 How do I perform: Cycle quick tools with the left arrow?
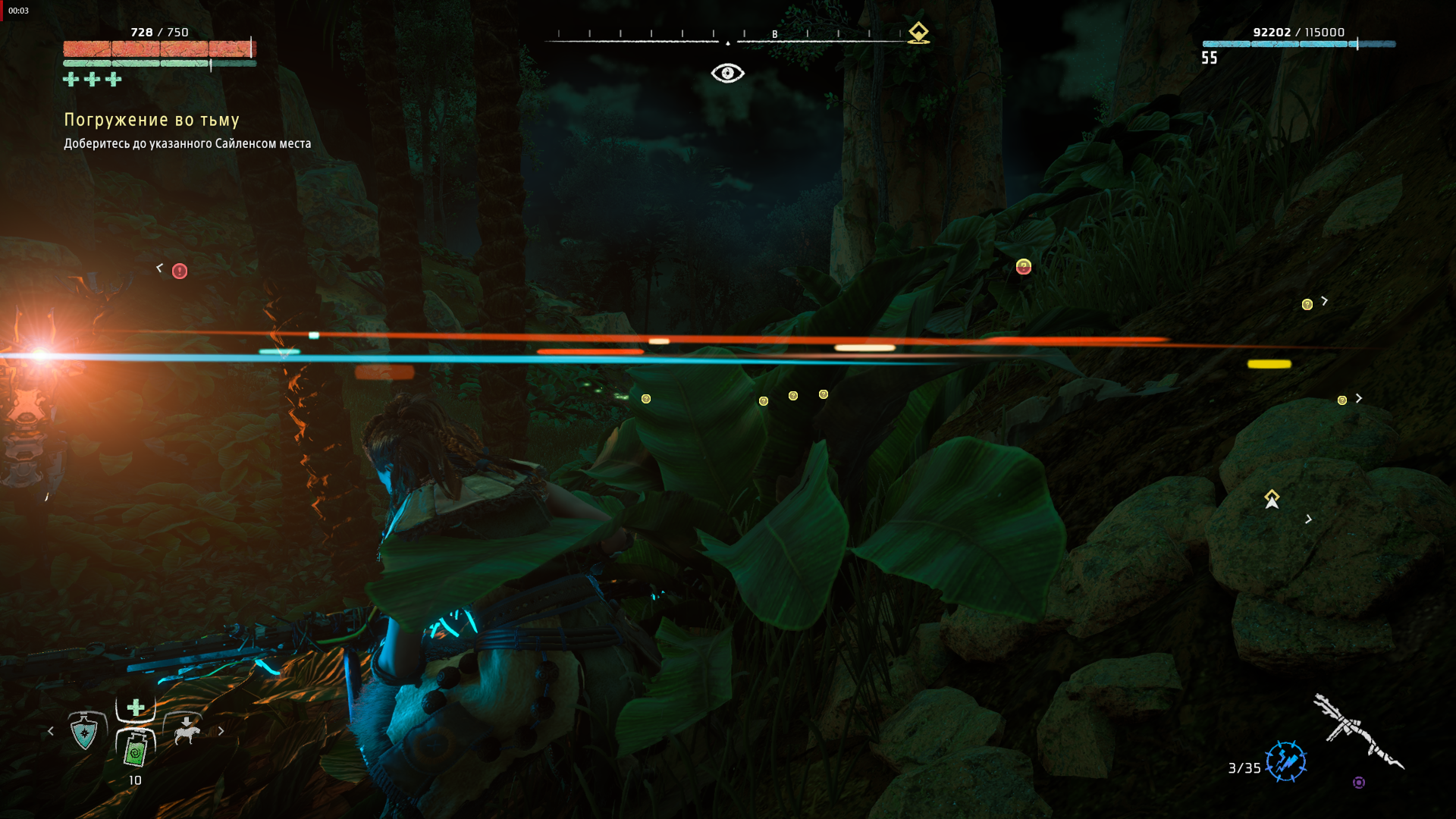click(51, 731)
